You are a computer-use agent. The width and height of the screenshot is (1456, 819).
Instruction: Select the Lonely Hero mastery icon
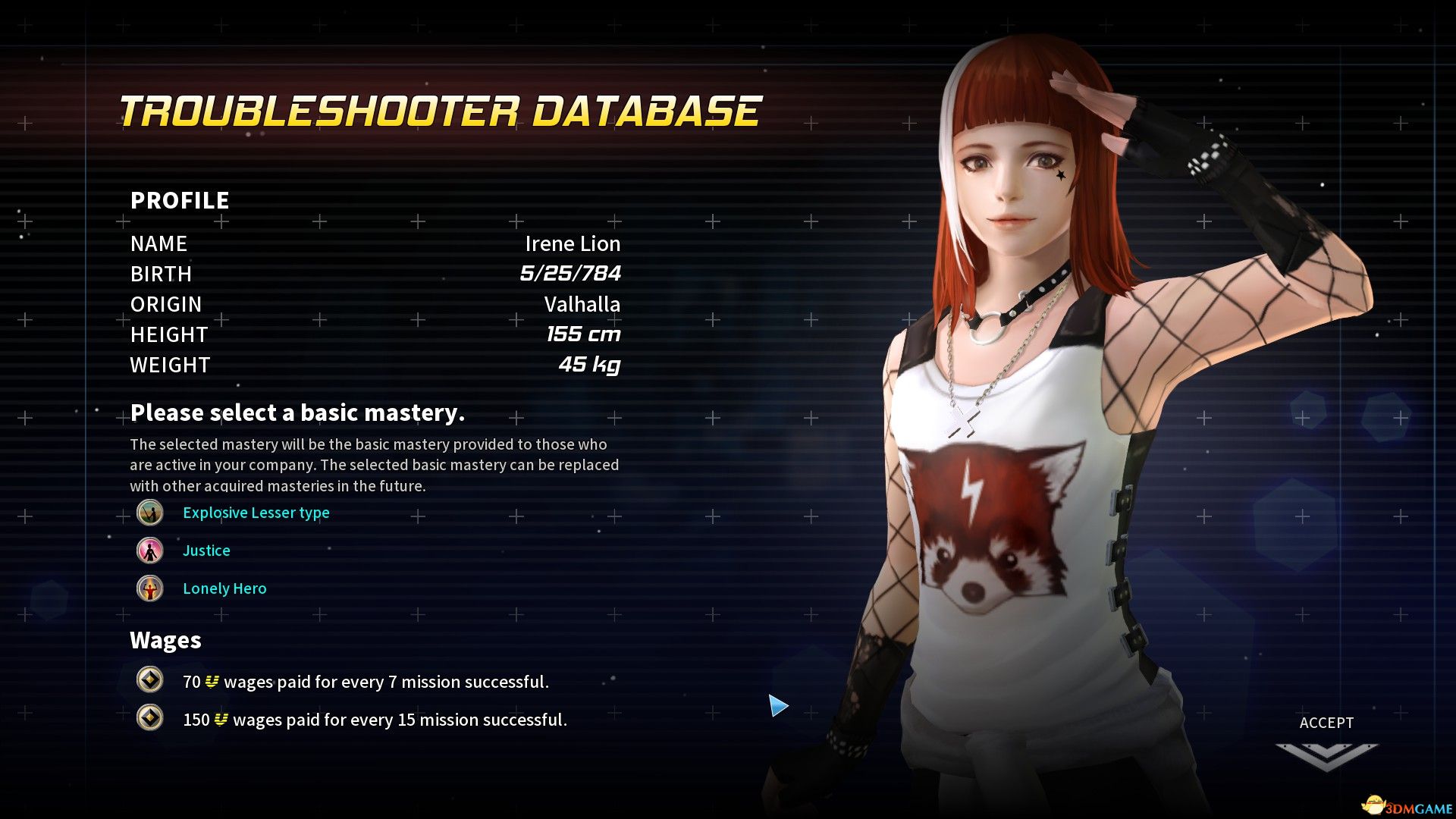pyautogui.click(x=150, y=588)
